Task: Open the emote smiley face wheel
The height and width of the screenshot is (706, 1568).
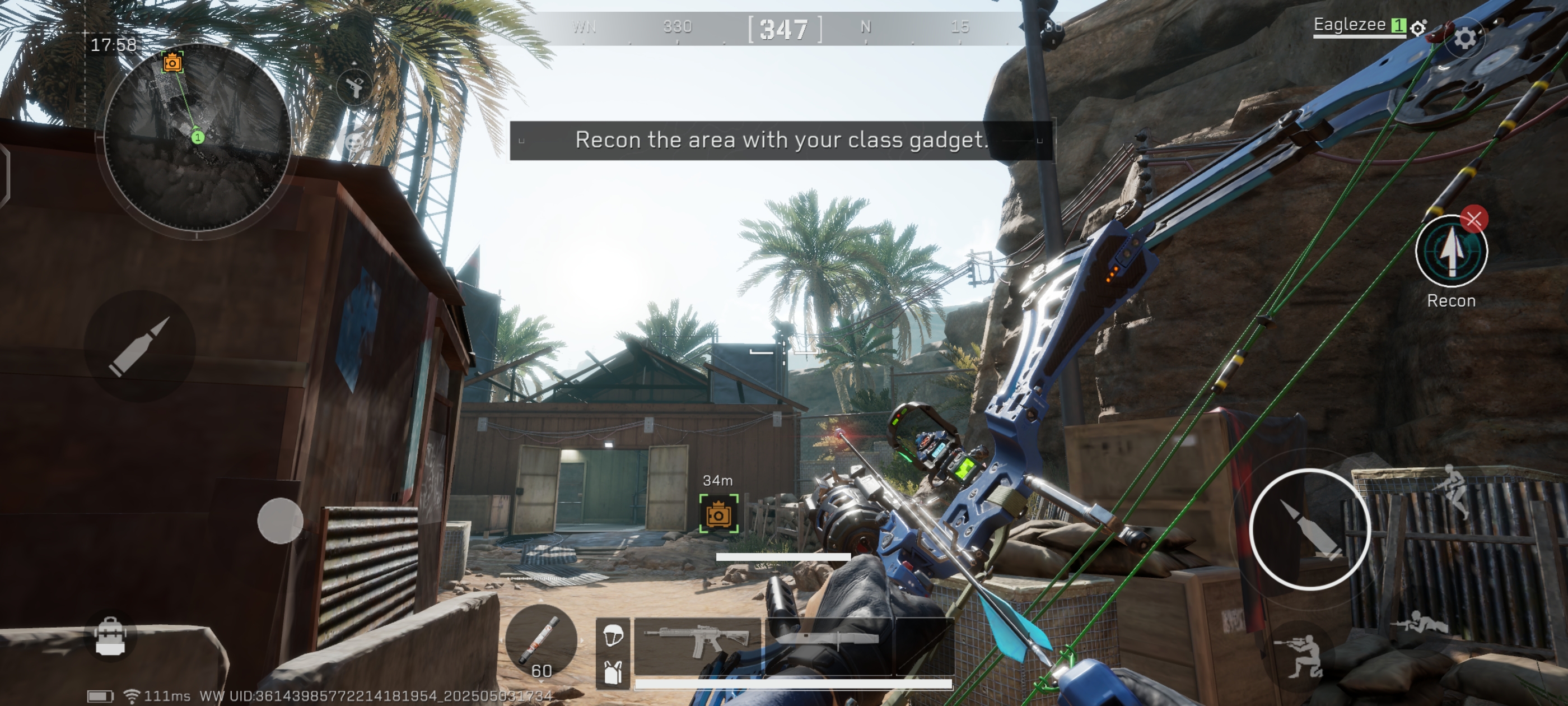Action: coord(355,143)
